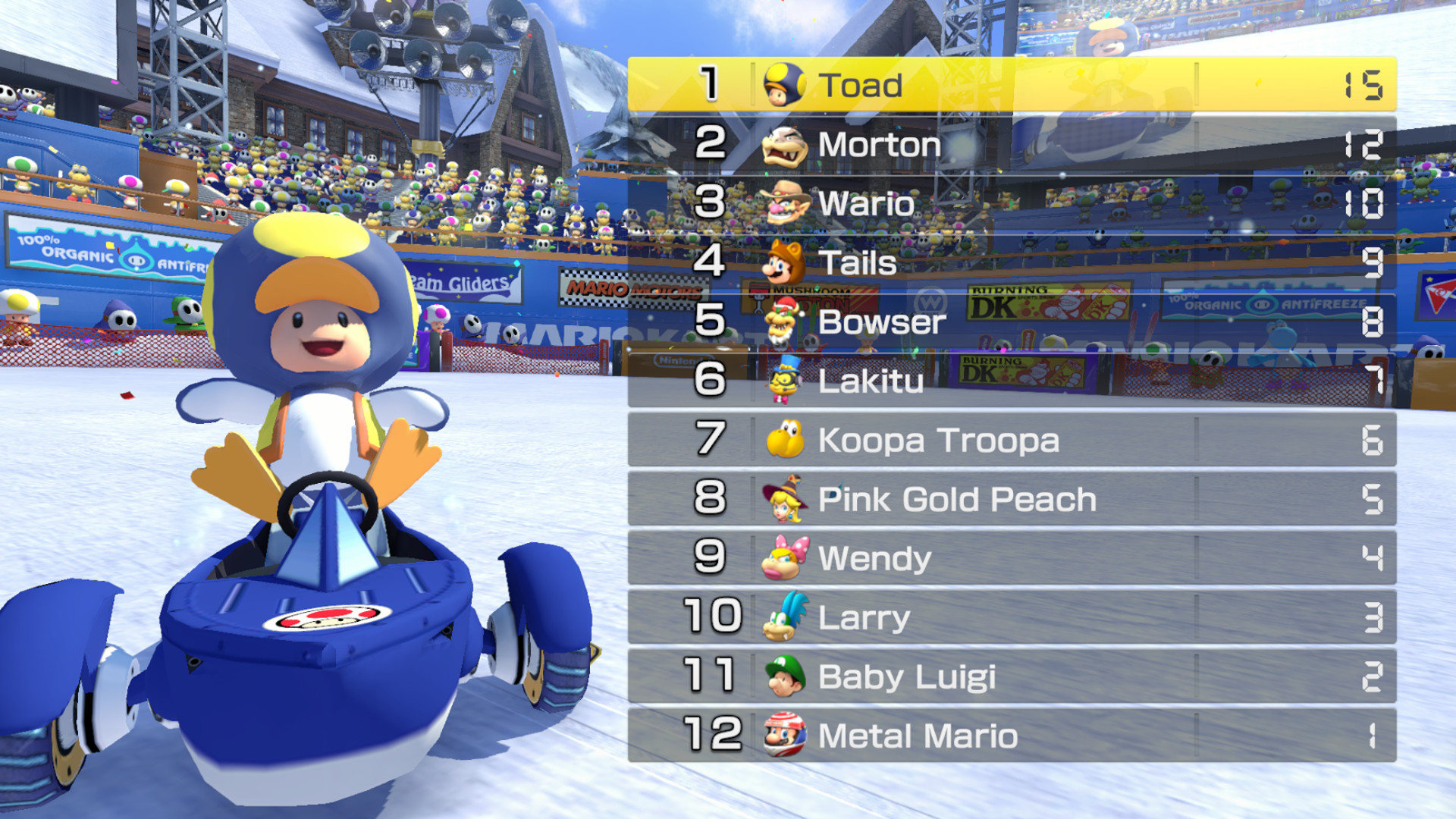Viewport: 1456px width, 819px height.
Task: Select Wendy's character icon
Action: click(785, 558)
